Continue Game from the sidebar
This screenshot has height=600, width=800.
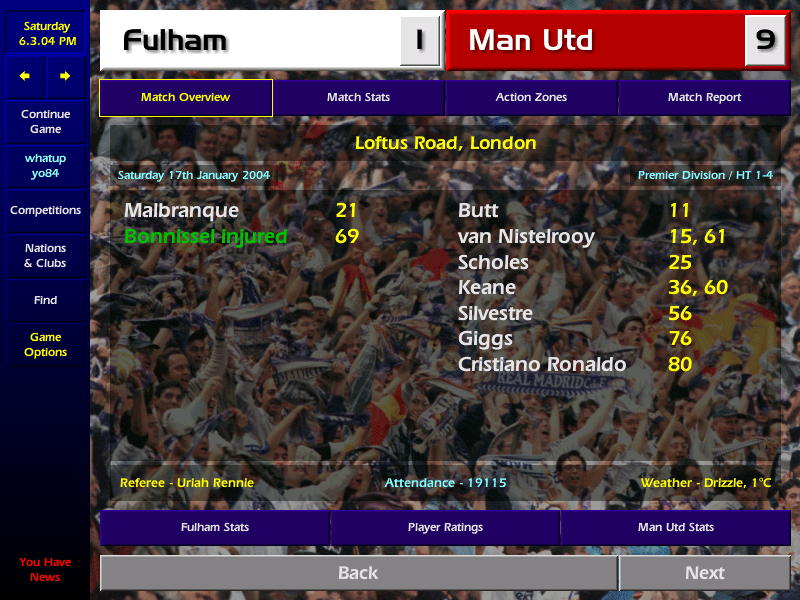(45, 122)
